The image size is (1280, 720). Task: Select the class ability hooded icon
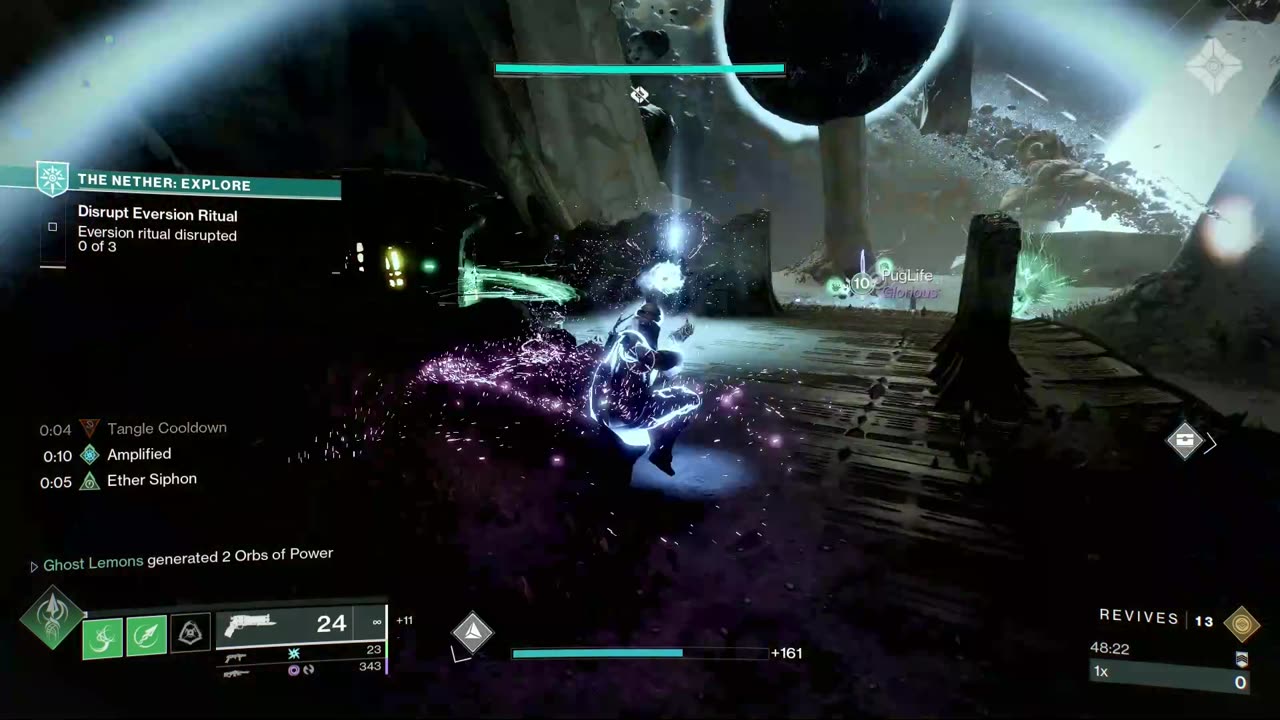(190, 633)
